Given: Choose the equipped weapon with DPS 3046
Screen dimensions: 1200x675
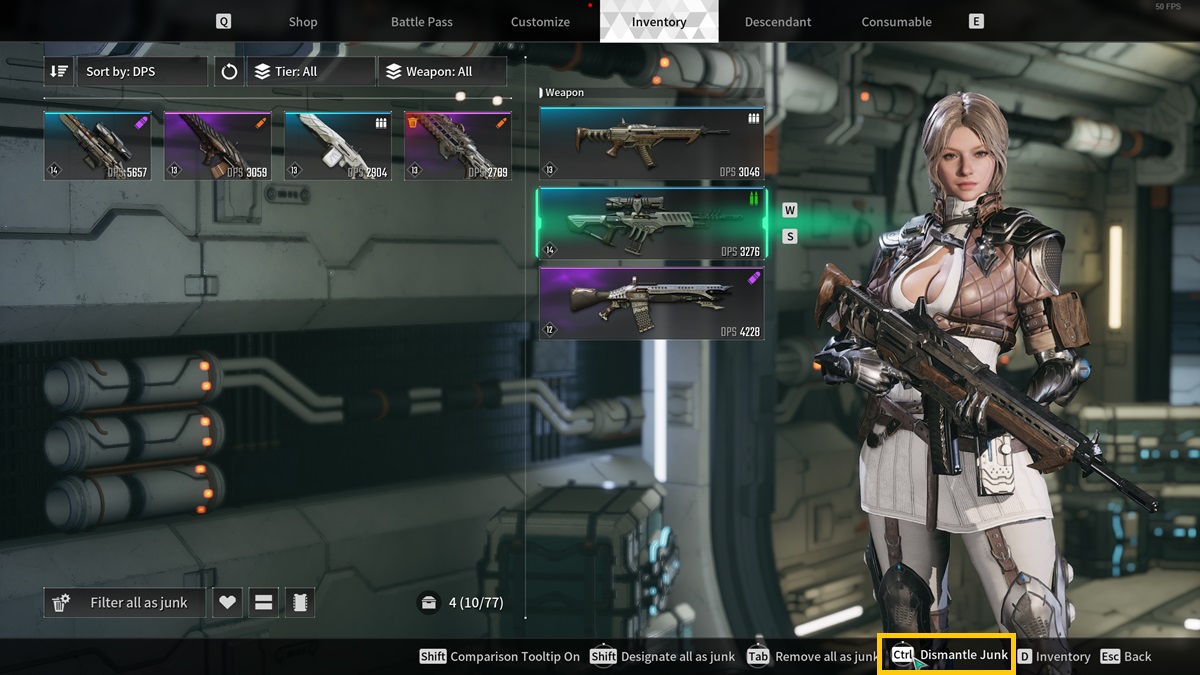Looking at the screenshot, I should click(651, 145).
